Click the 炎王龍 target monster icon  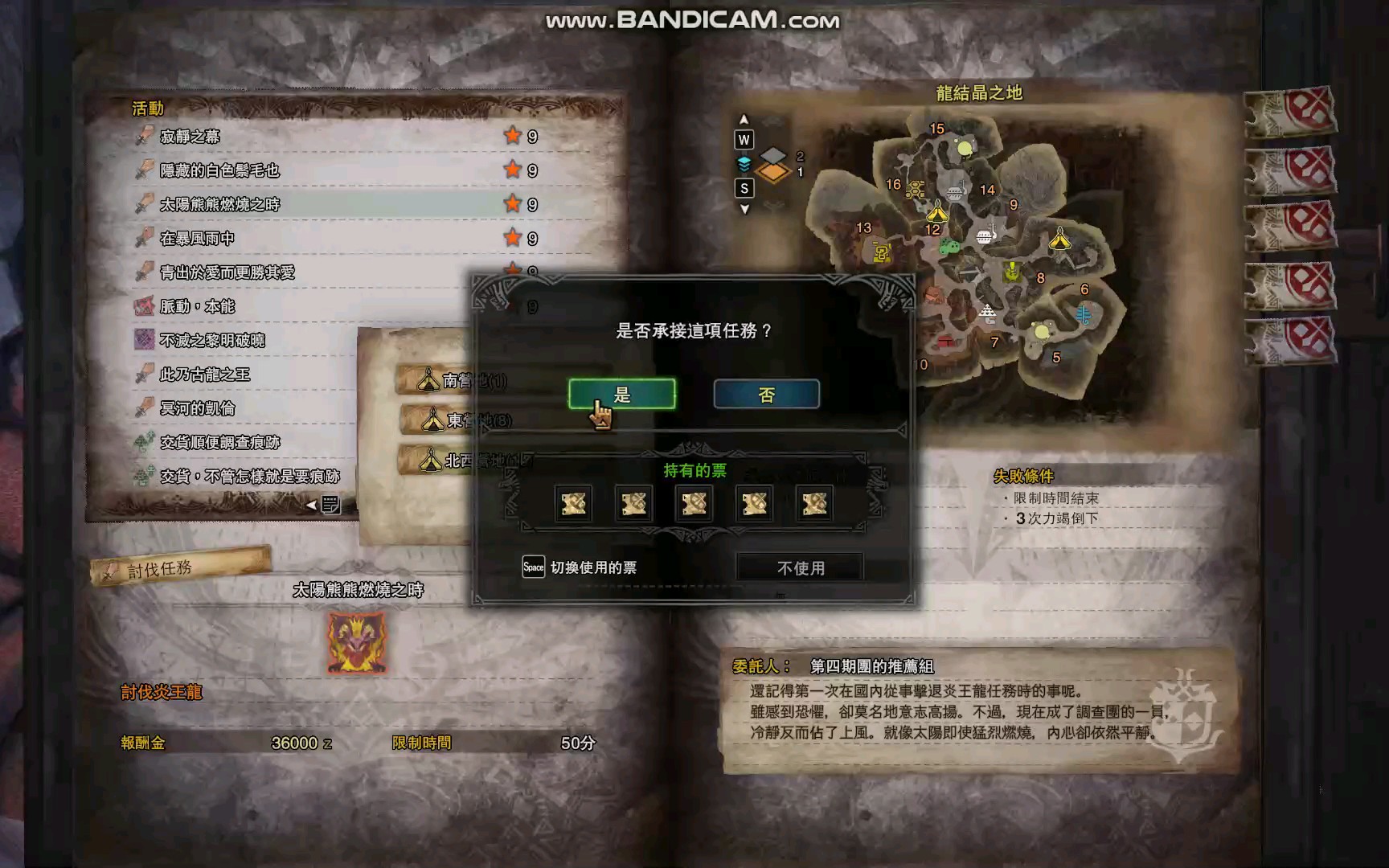[x=357, y=643]
